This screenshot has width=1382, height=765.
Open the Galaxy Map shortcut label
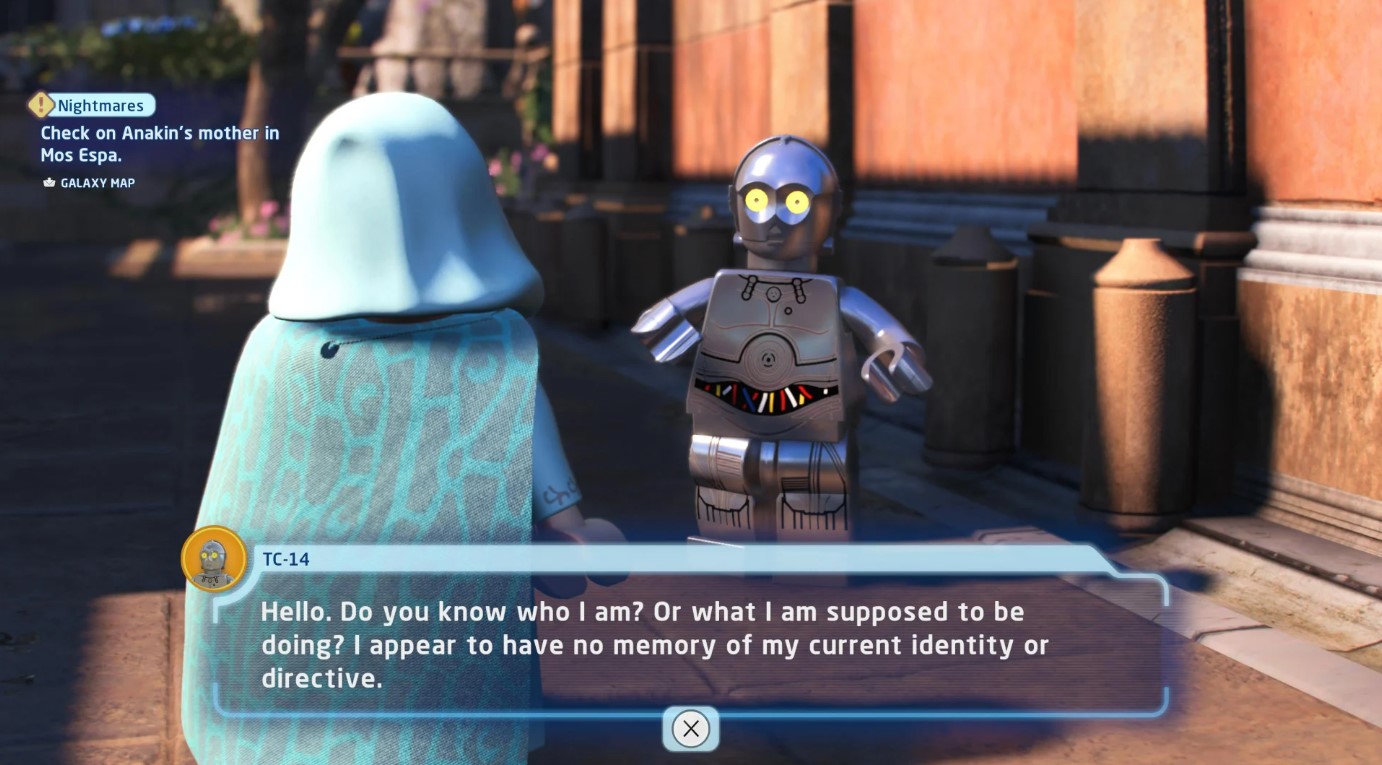(x=96, y=183)
